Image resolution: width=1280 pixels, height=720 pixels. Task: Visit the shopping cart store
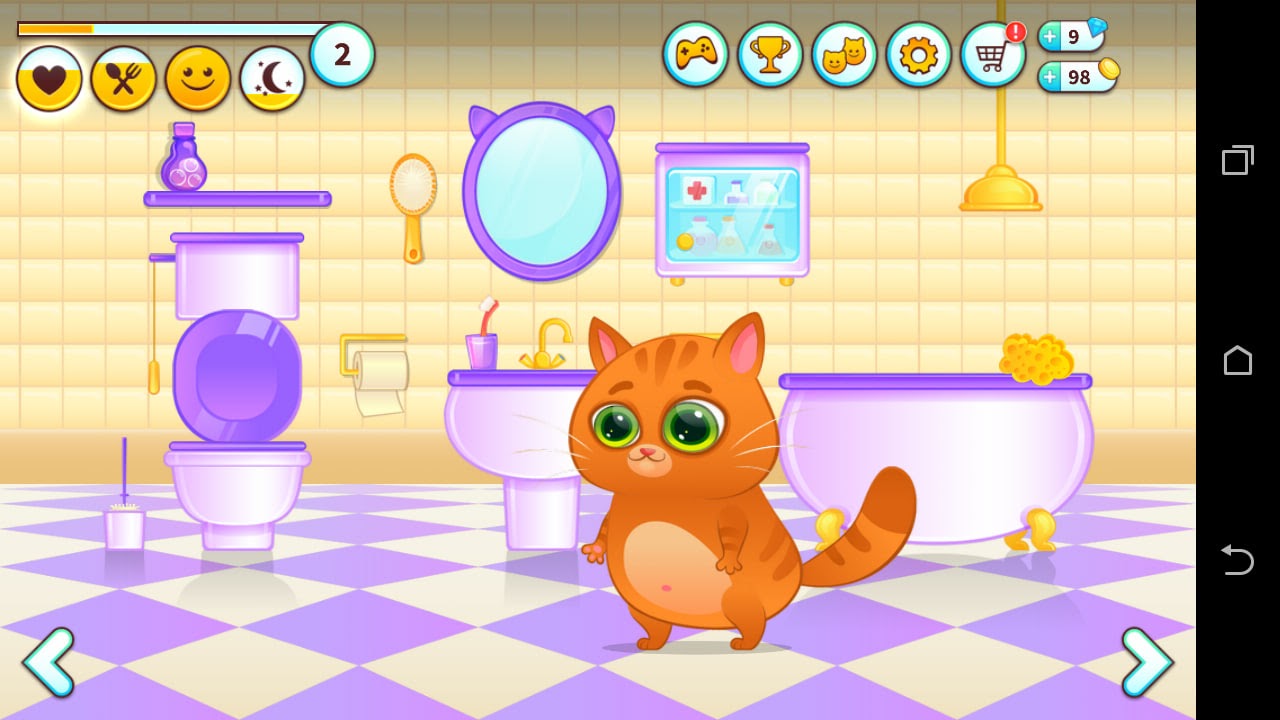point(992,55)
